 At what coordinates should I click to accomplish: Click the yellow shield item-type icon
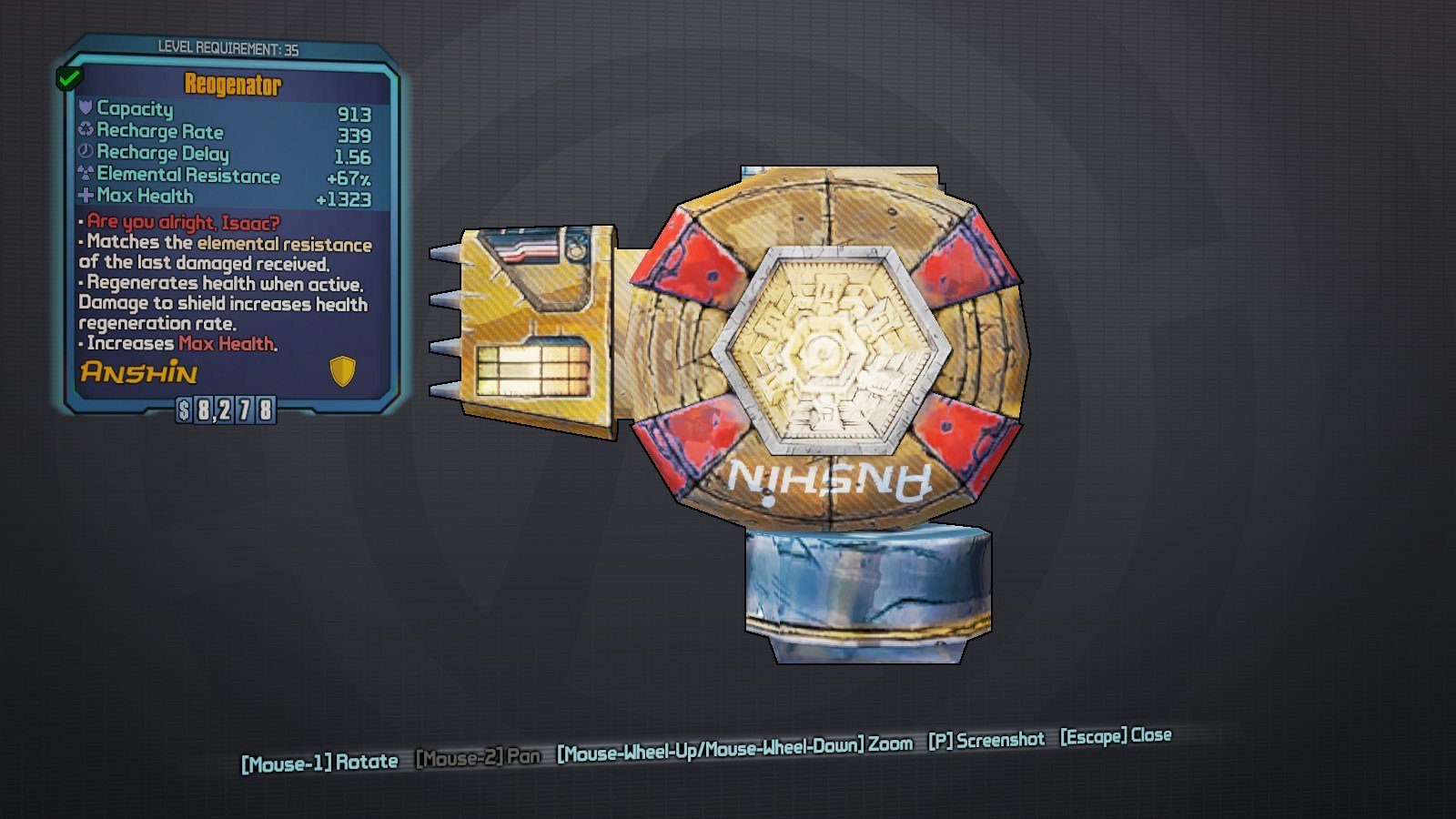pyautogui.click(x=341, y=369)
